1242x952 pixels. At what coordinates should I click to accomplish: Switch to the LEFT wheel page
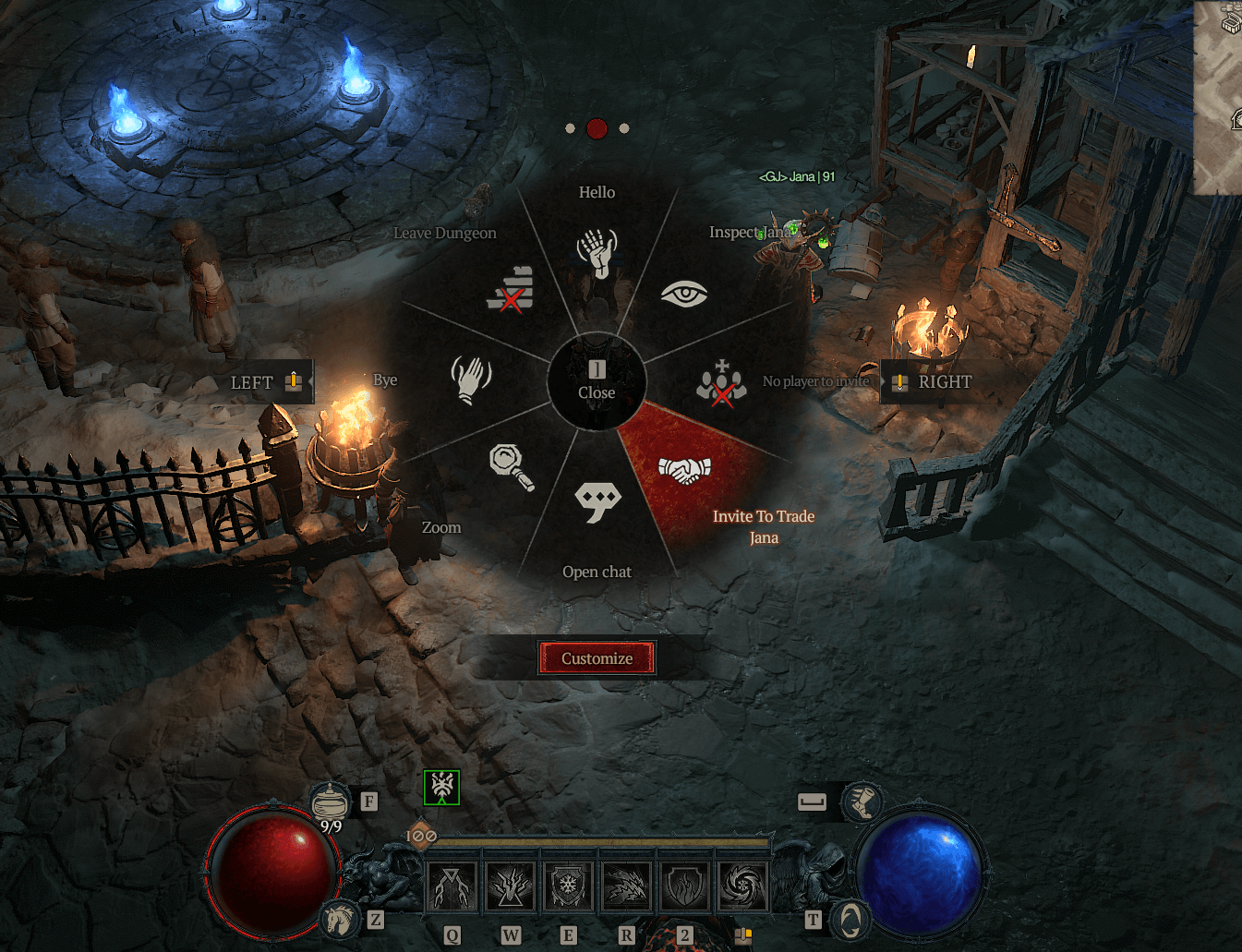coord(266,382)
